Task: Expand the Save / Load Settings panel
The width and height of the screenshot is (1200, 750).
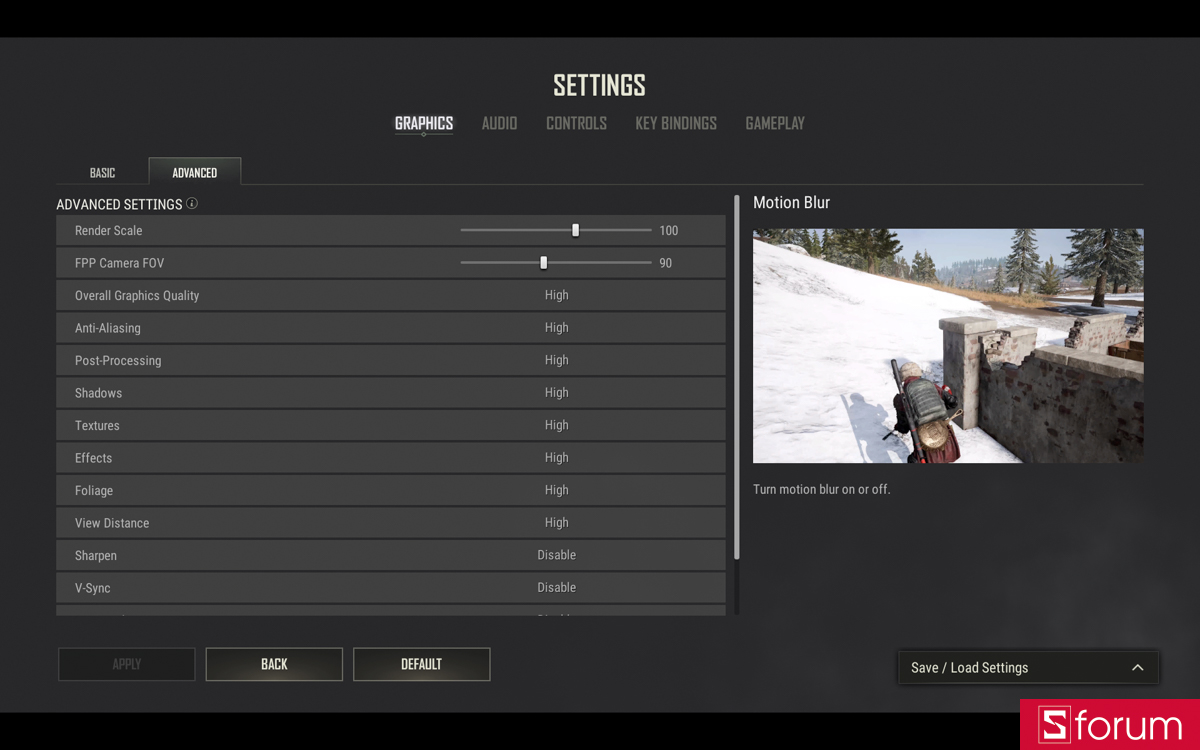Action: pos(1028,668)
